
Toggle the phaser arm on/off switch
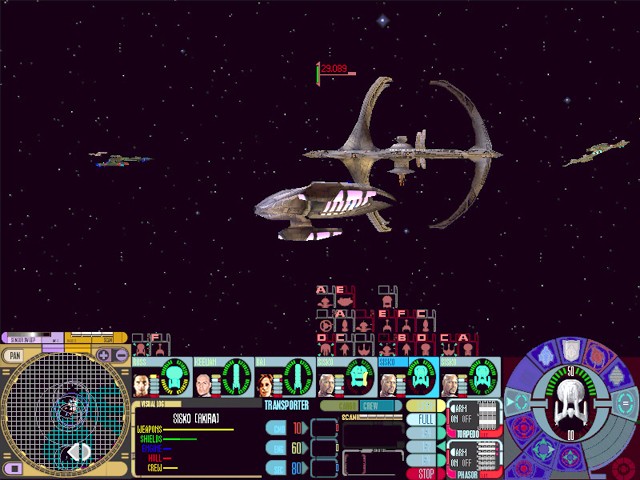tap(463, 454)
